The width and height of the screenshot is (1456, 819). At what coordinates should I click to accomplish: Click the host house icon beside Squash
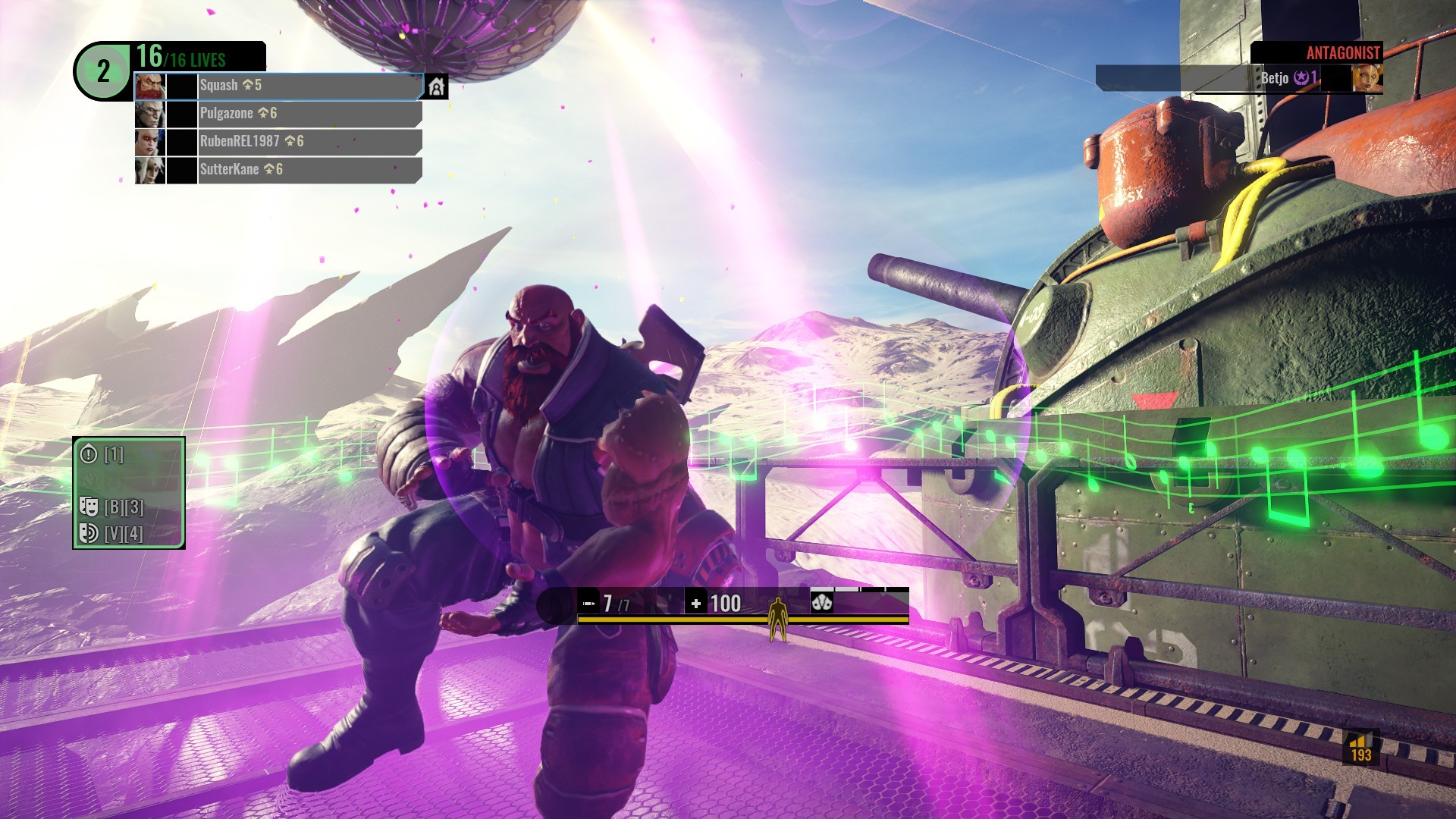pos(436,86)
